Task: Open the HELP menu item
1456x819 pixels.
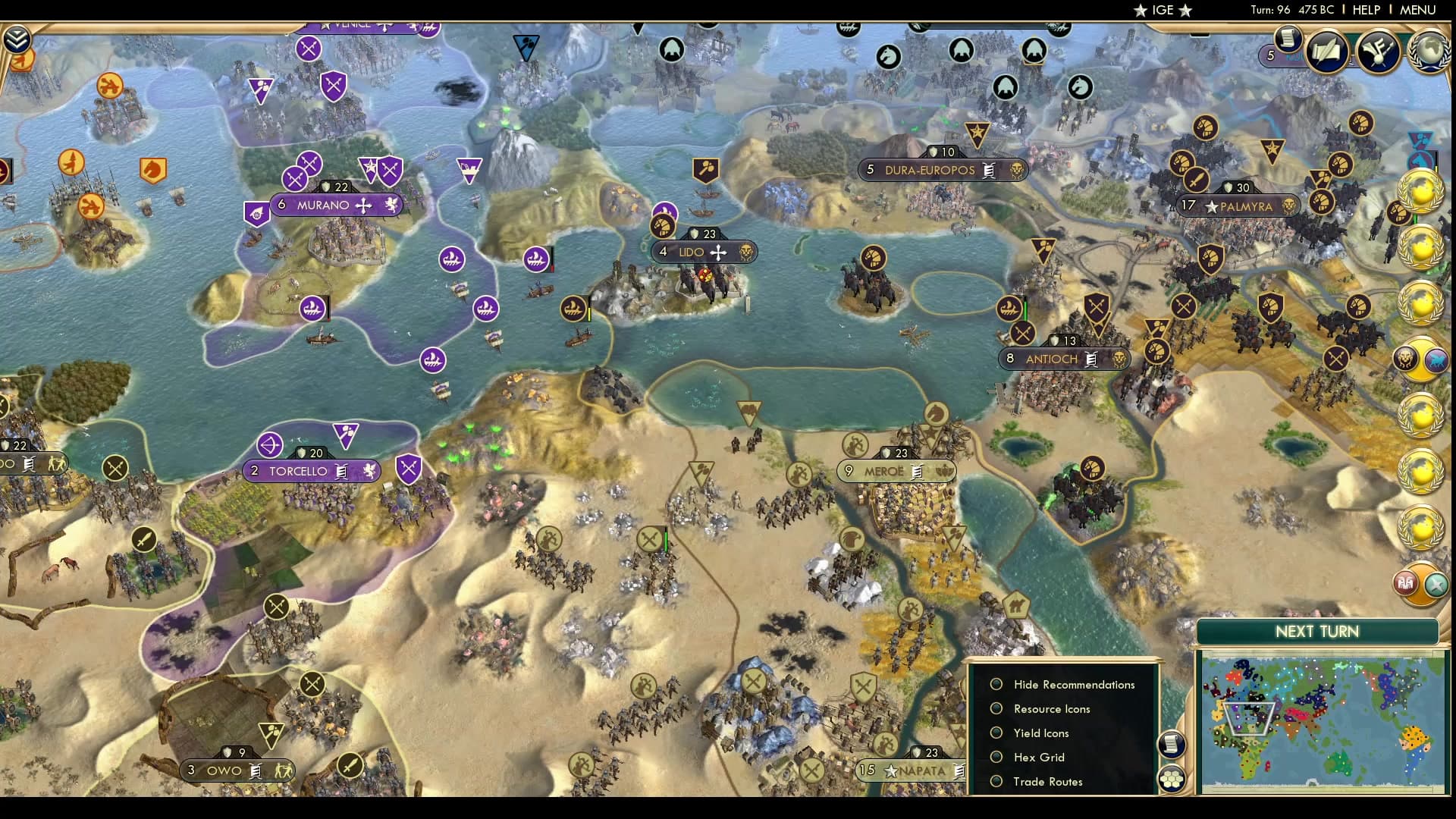Action: point(1365,10)
